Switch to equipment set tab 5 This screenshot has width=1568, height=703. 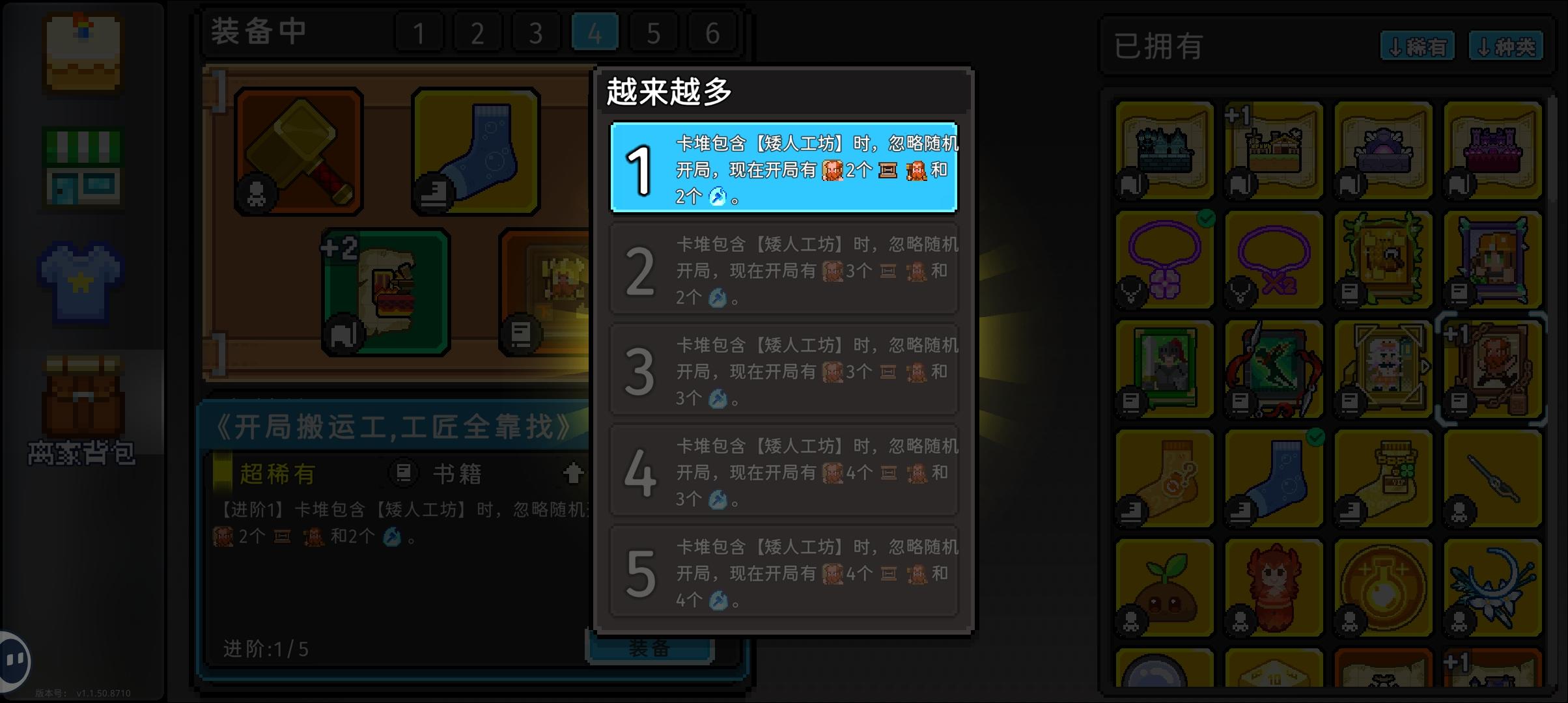click(x=652, y=31)
